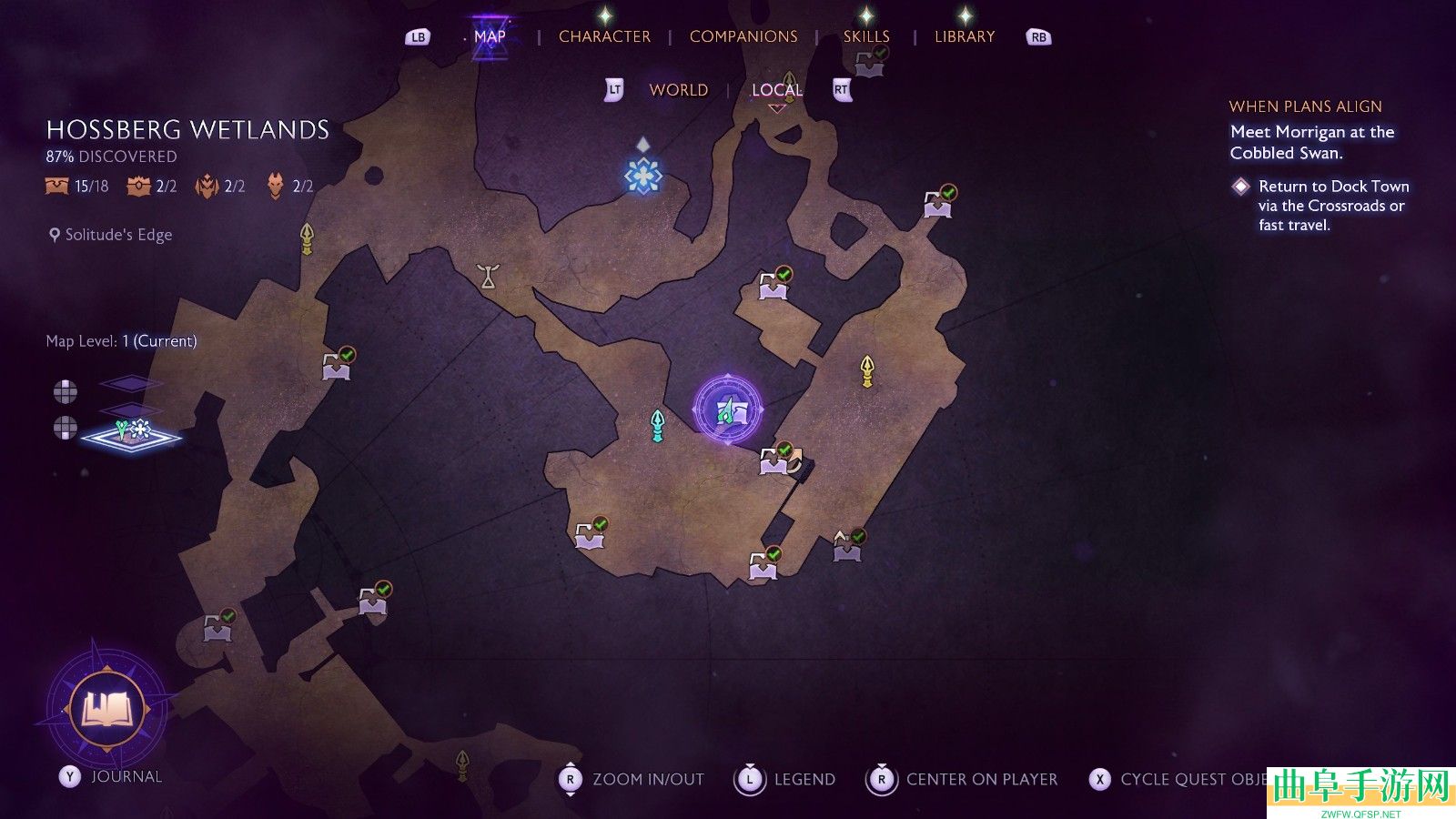Select the When Plans Align quest tracker
This screenshot has height=819, width=1456.
pos(1305,106)
